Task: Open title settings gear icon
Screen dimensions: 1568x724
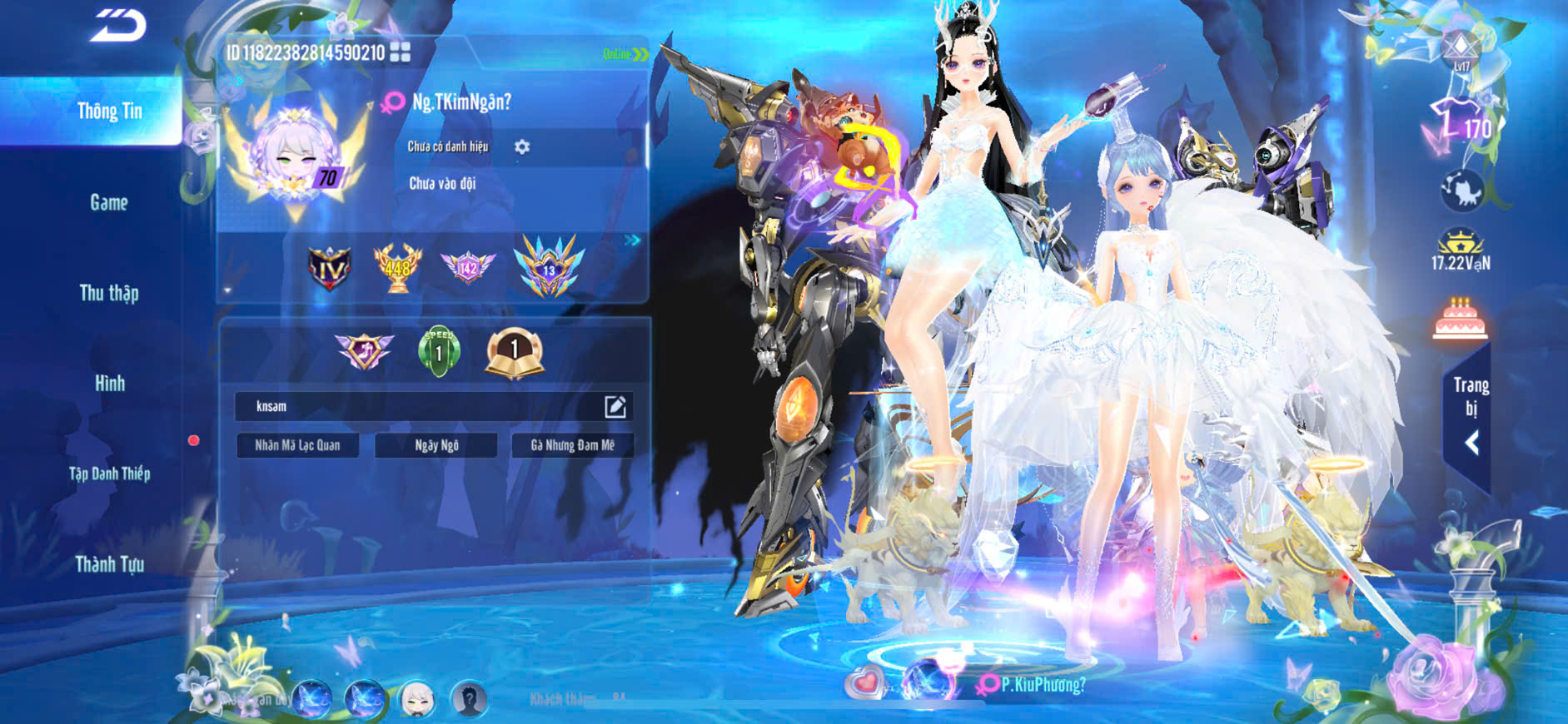Action: tap(522, 146)
